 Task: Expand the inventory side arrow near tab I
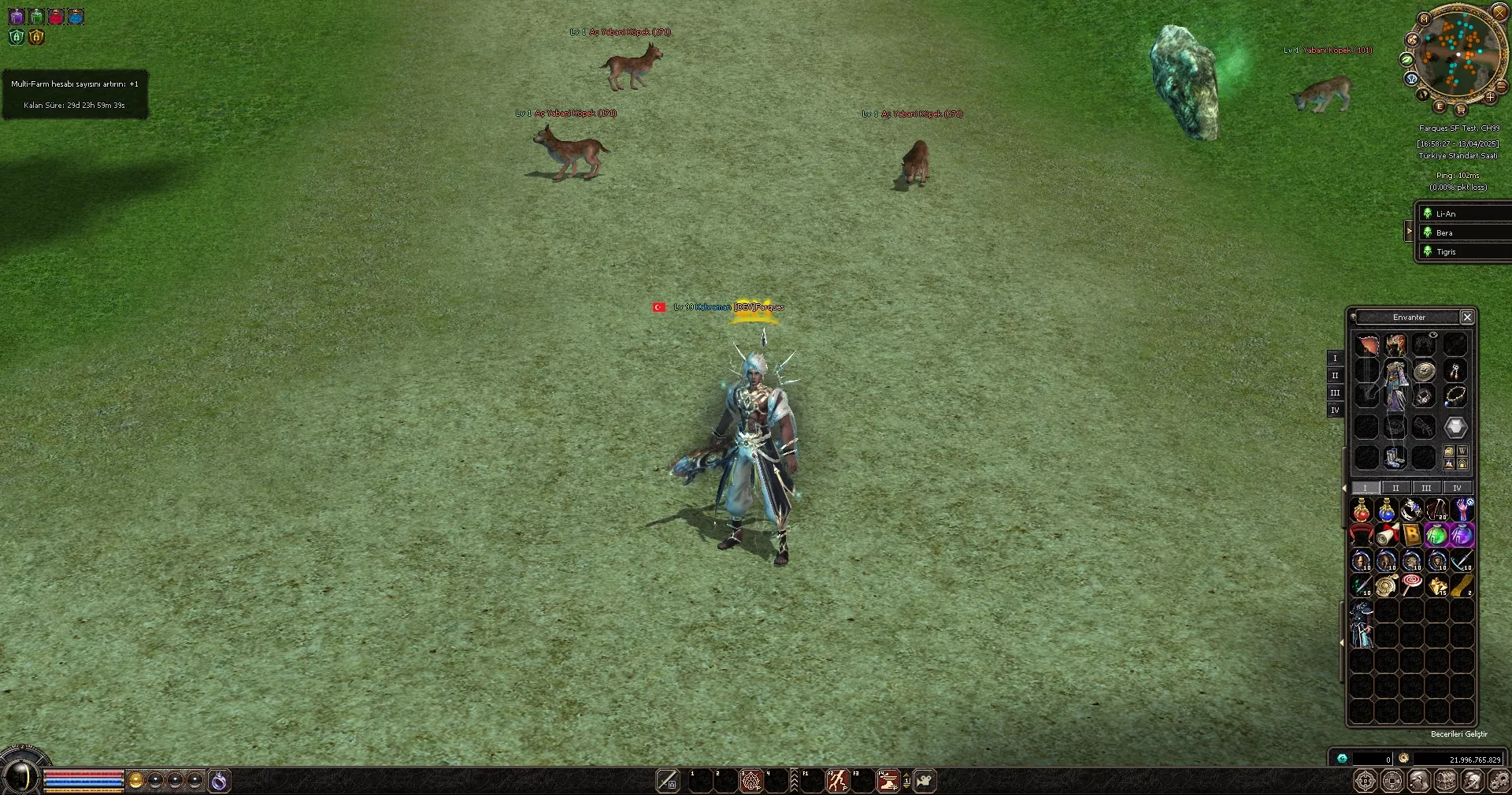(1343, 487)
